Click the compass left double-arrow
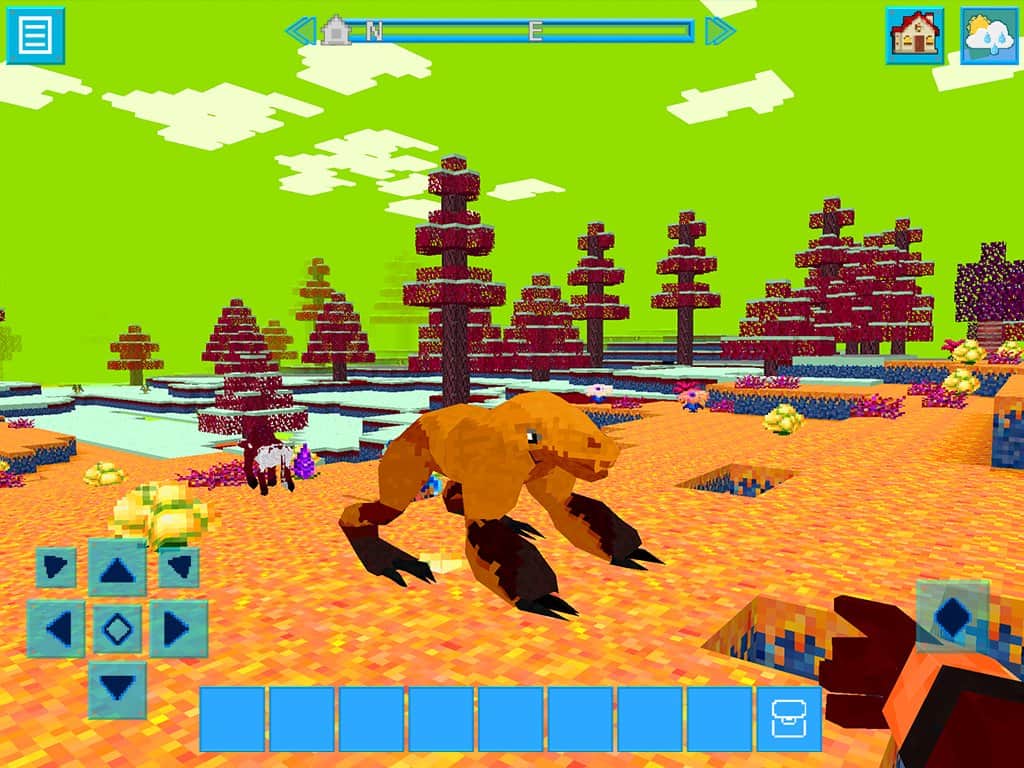Screen dimensions: 1024x768 [300, 31]
